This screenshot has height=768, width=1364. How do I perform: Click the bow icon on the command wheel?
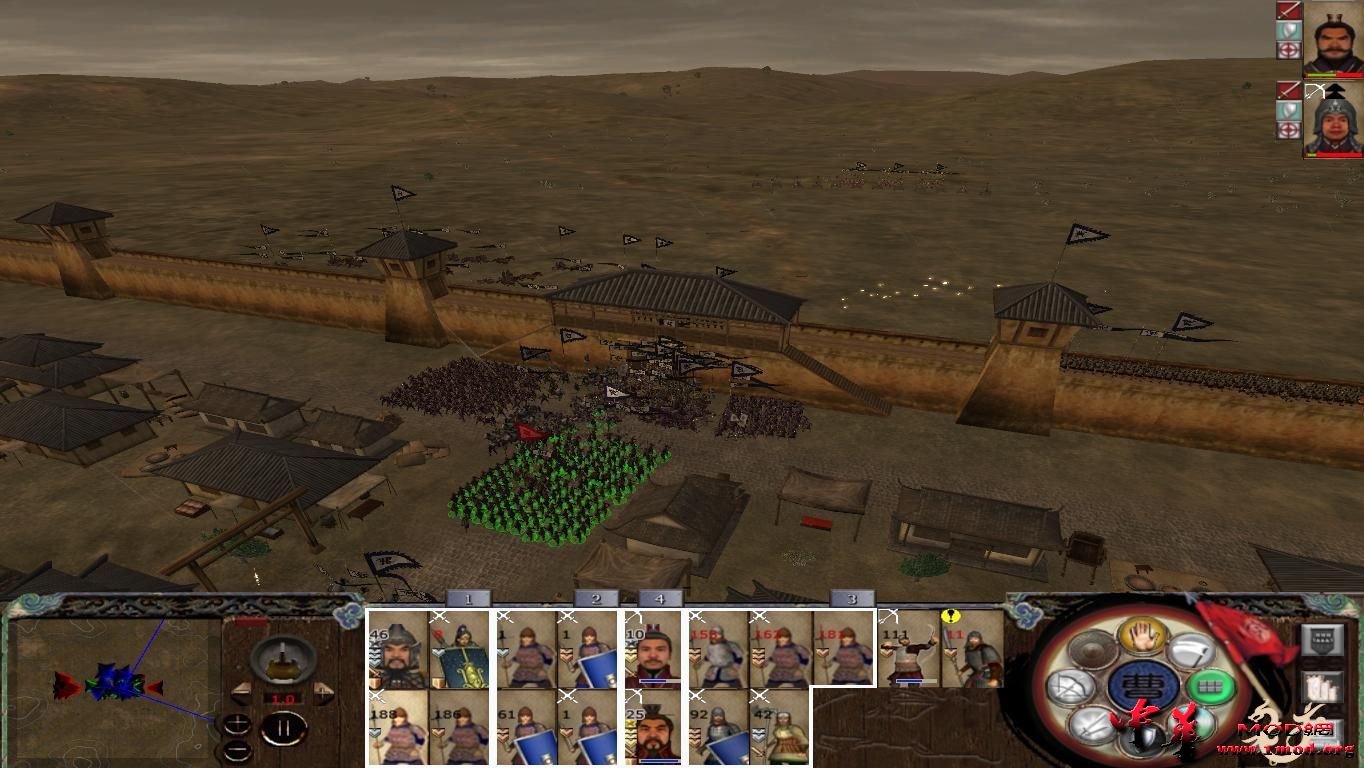coord(1068,686)
